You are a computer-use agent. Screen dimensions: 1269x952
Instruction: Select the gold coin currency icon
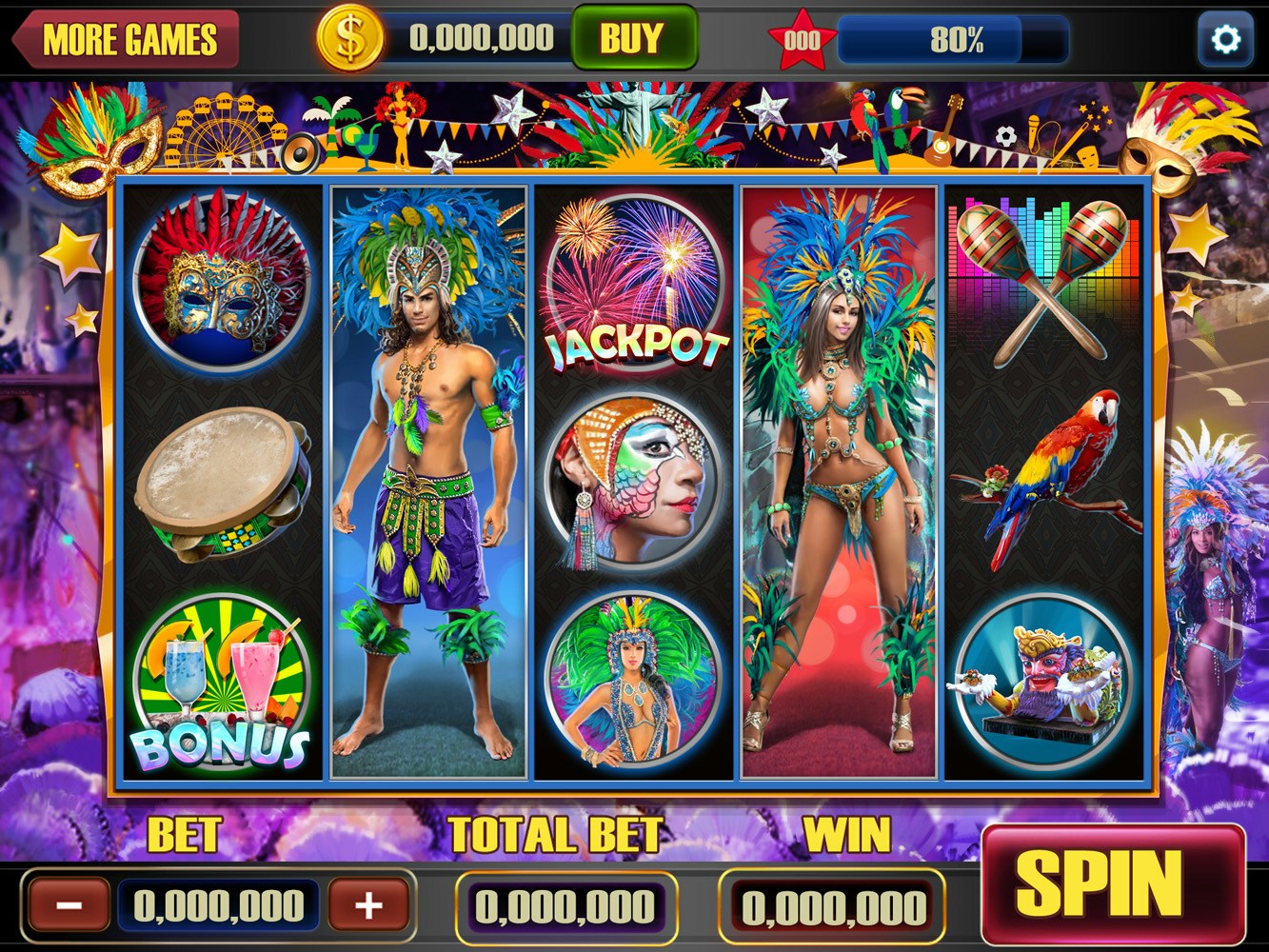pos(350,38)
